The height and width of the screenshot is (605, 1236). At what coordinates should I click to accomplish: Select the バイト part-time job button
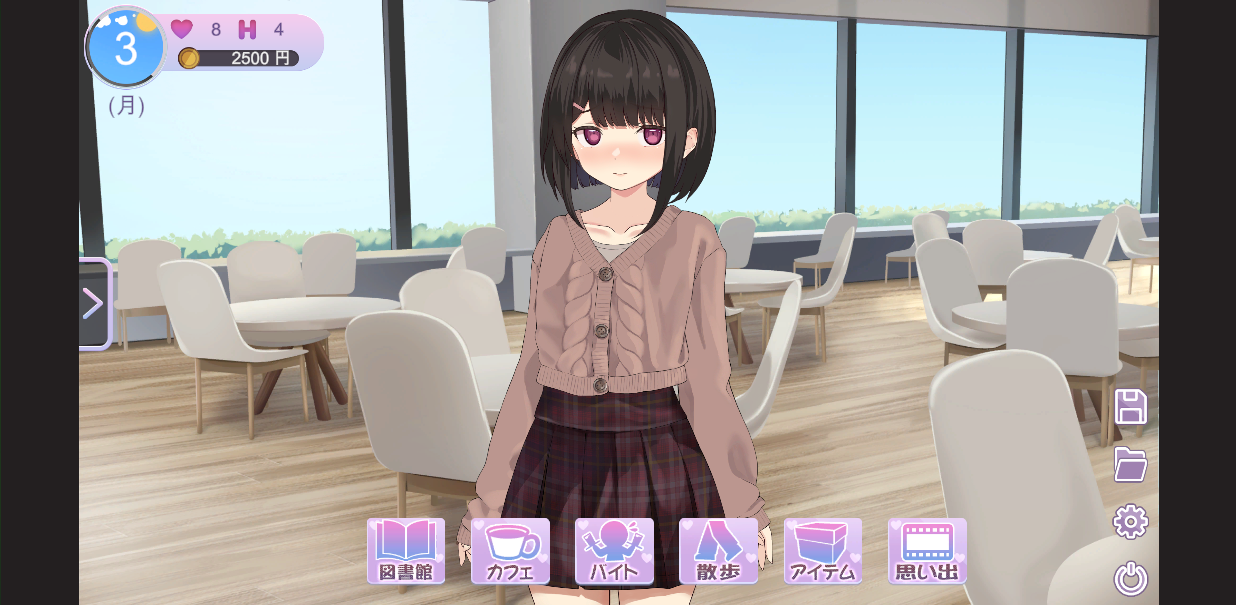(614, 550)
